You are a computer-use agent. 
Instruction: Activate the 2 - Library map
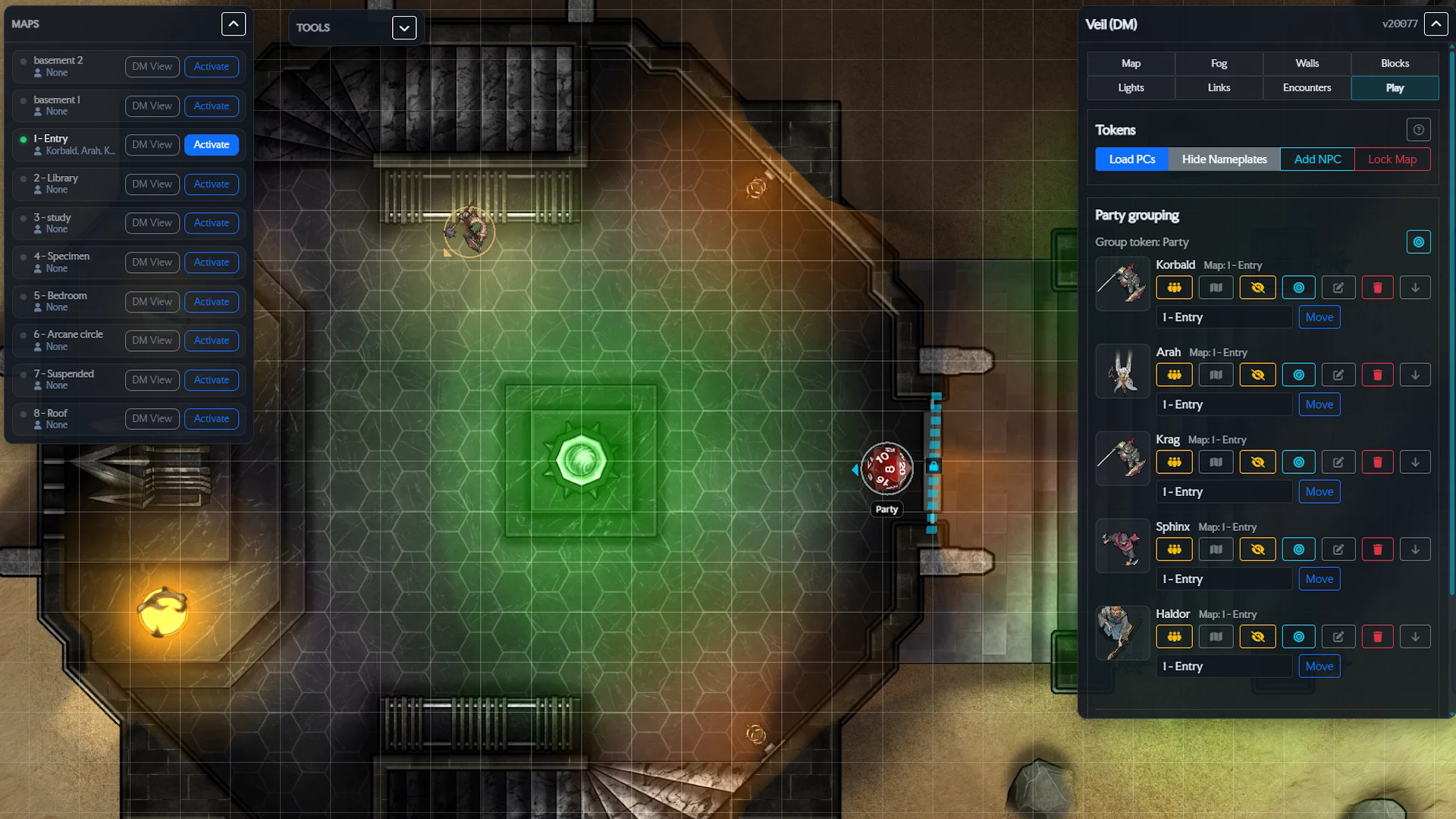coord(211,184)
